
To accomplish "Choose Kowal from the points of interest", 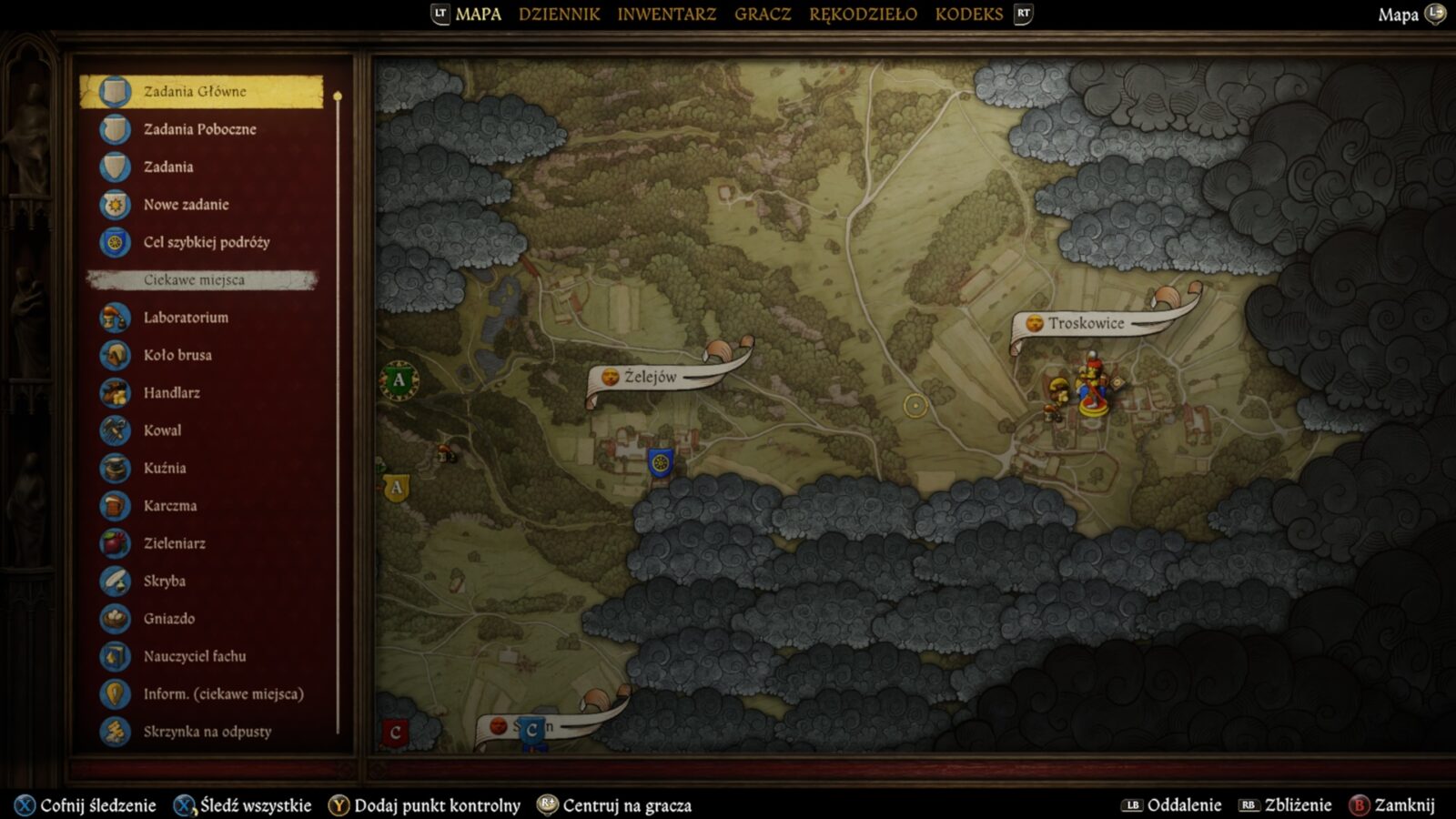I will 162,430.
